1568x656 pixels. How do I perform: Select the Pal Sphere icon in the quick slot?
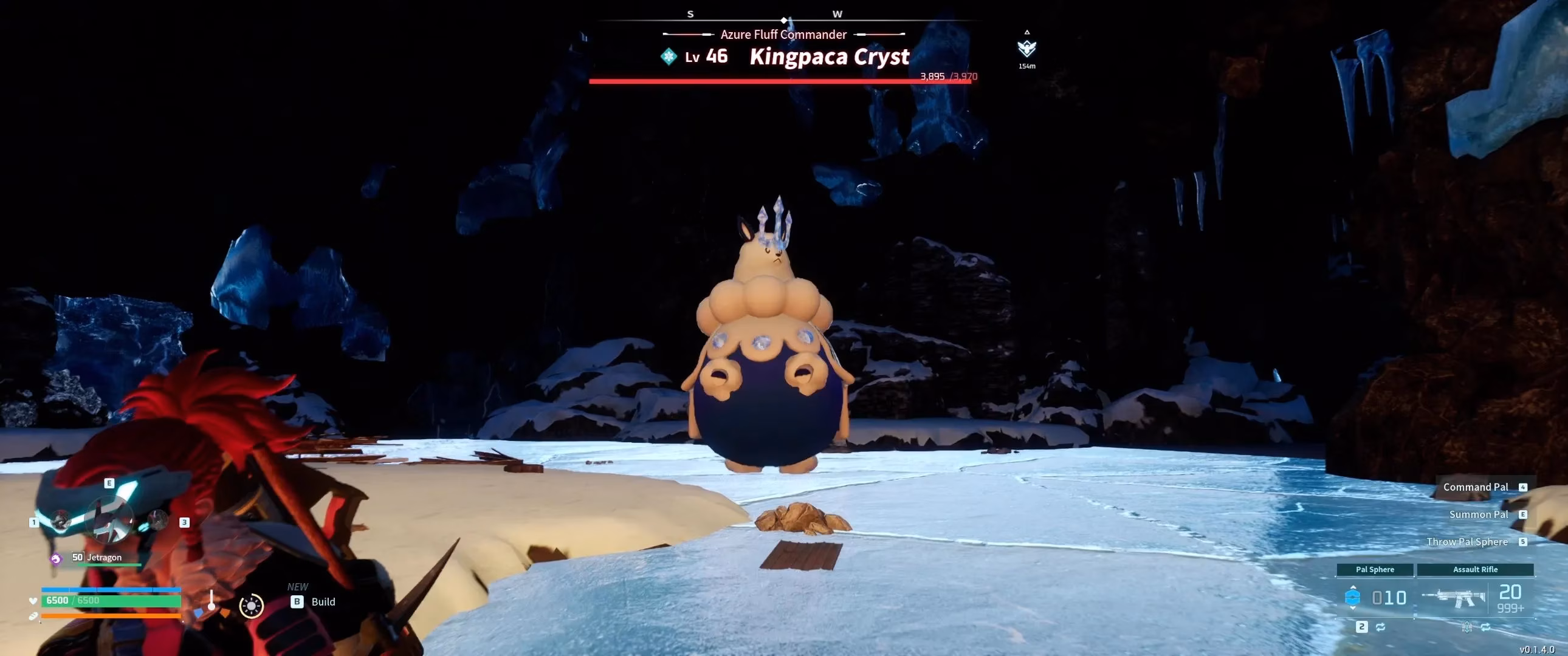[1352, 599]
